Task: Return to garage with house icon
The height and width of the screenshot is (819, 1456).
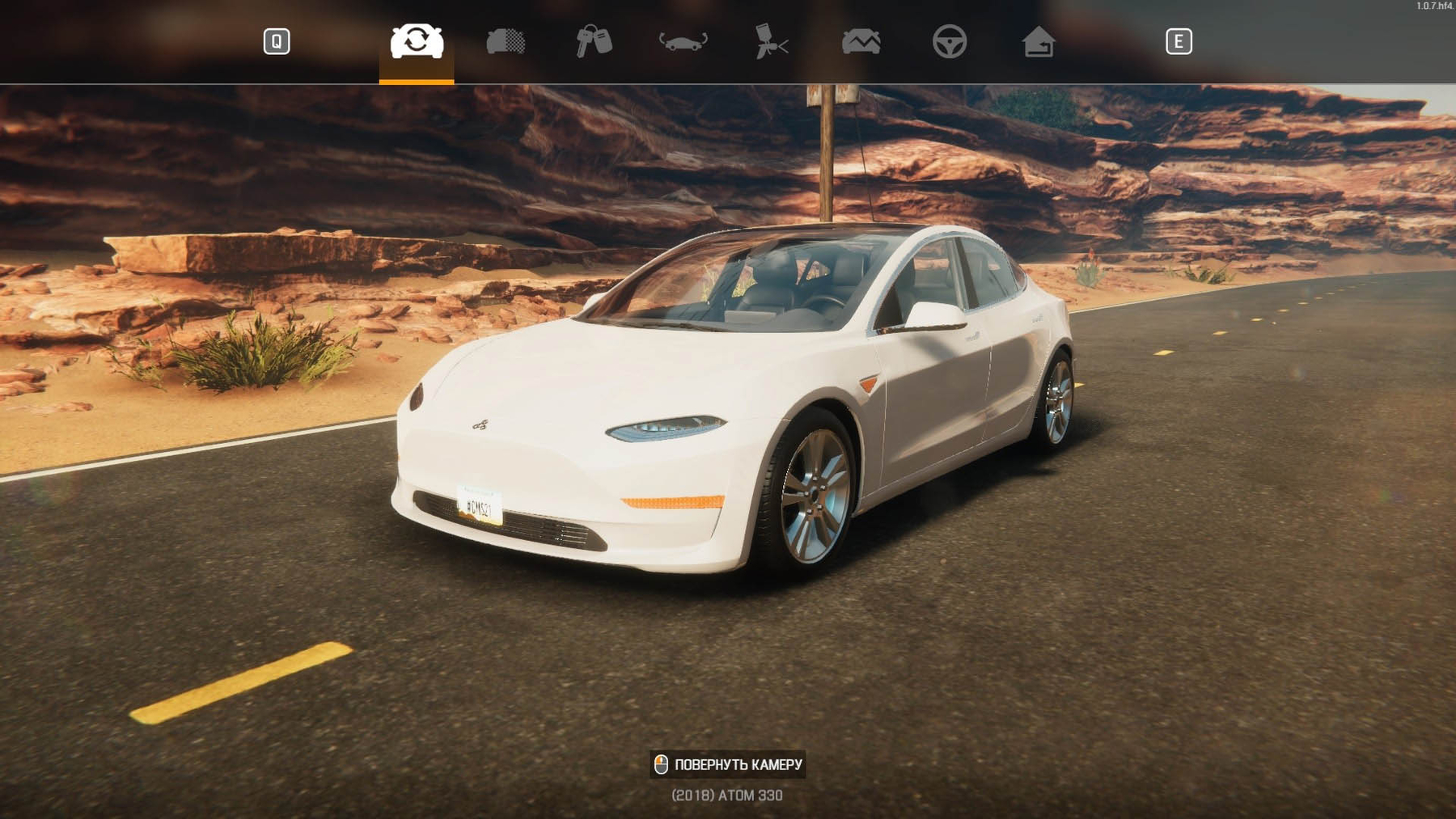Action: tap(1039, 41)
